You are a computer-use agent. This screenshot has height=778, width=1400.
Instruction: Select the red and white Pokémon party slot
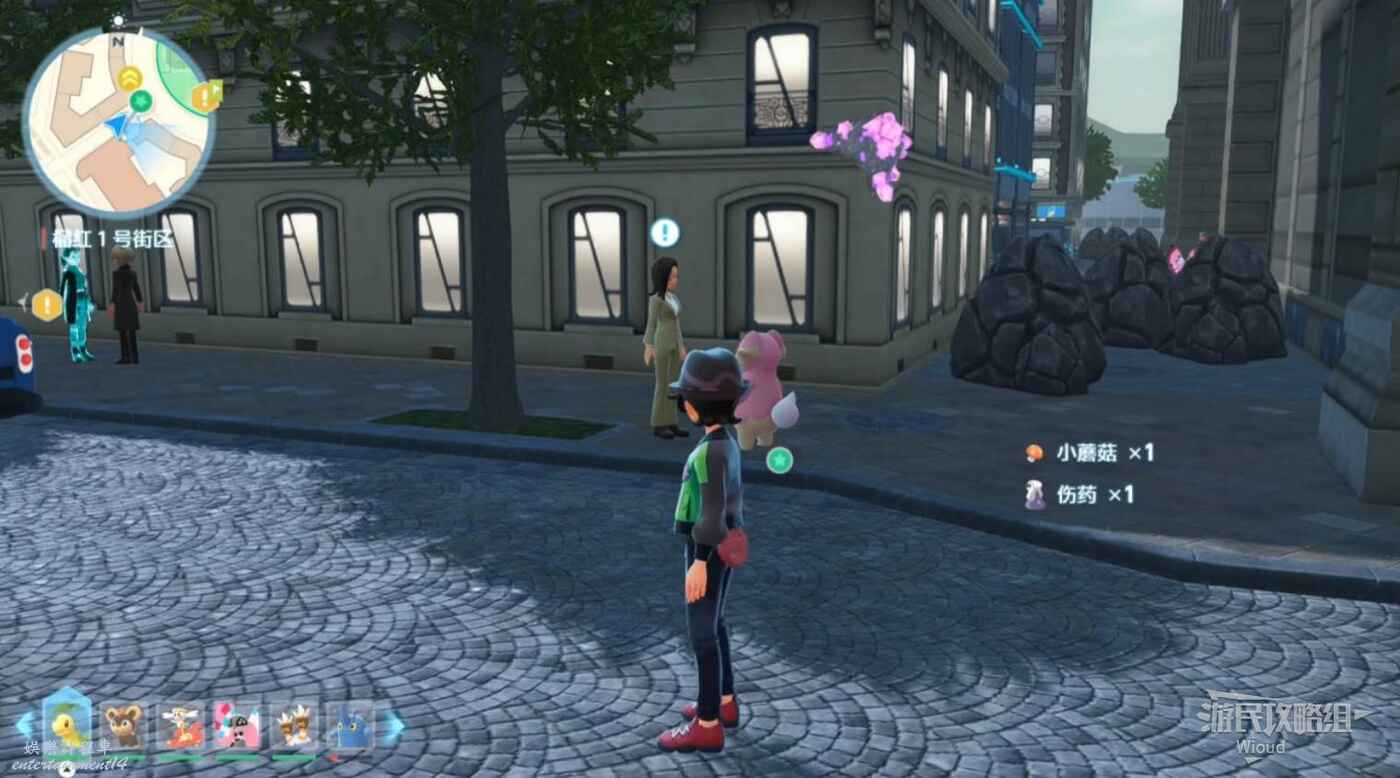tap(181, 727)
